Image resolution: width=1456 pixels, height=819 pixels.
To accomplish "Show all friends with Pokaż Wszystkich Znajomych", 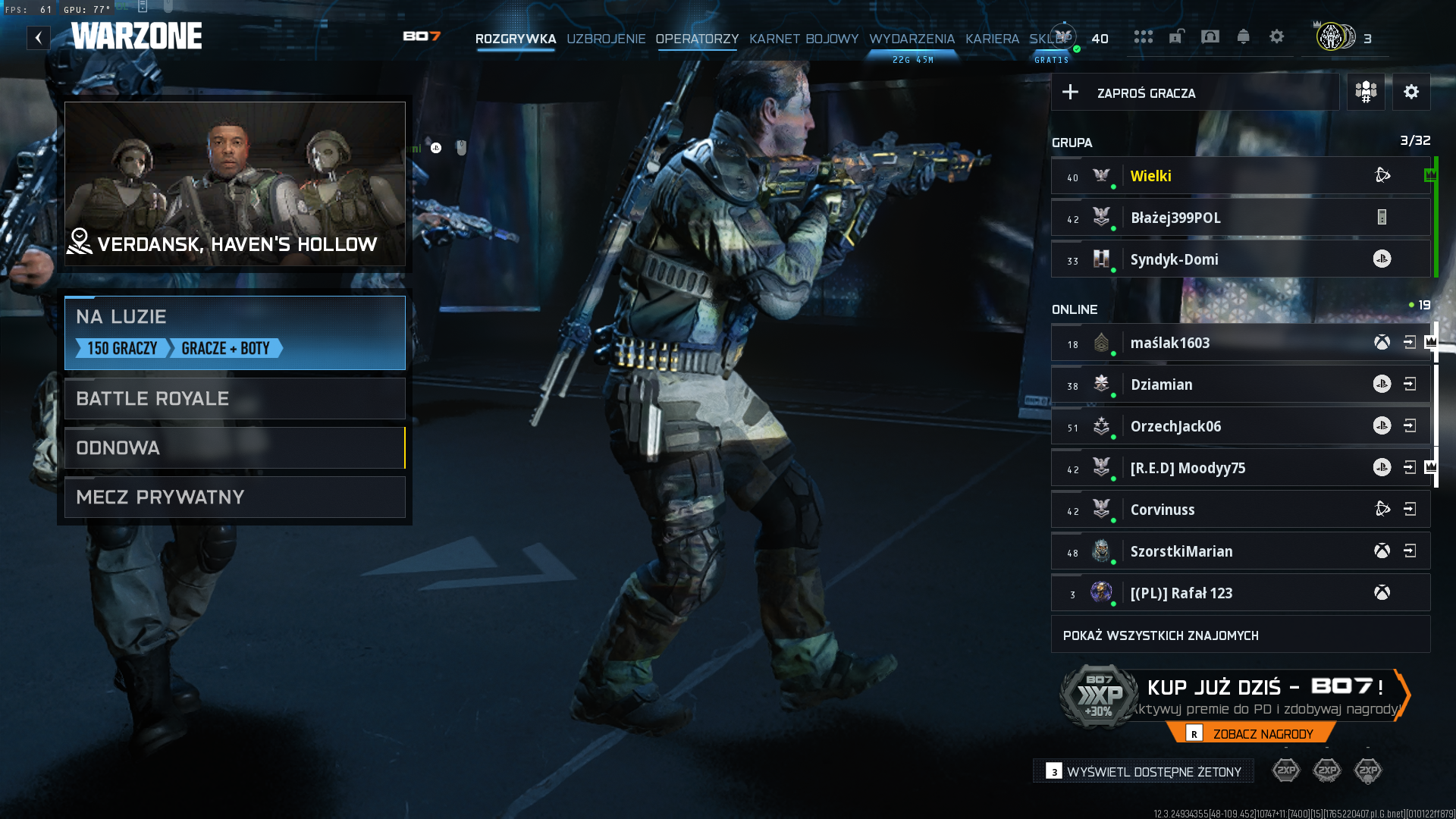I will click(1240, 635).
